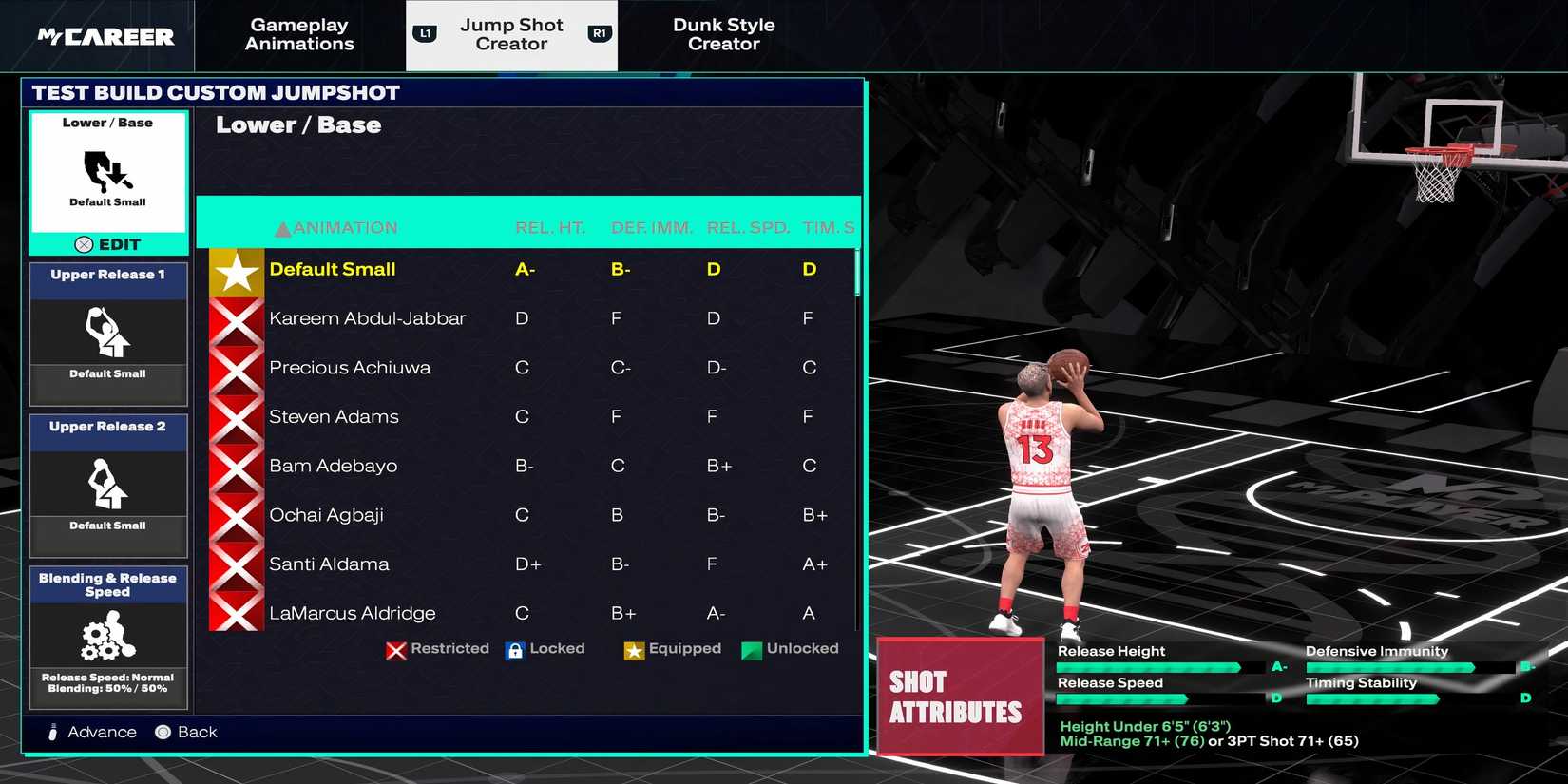Screen dimensions: 1568x784
Task: Select the Upper Release 1 icon
Action: click(107, 333)
